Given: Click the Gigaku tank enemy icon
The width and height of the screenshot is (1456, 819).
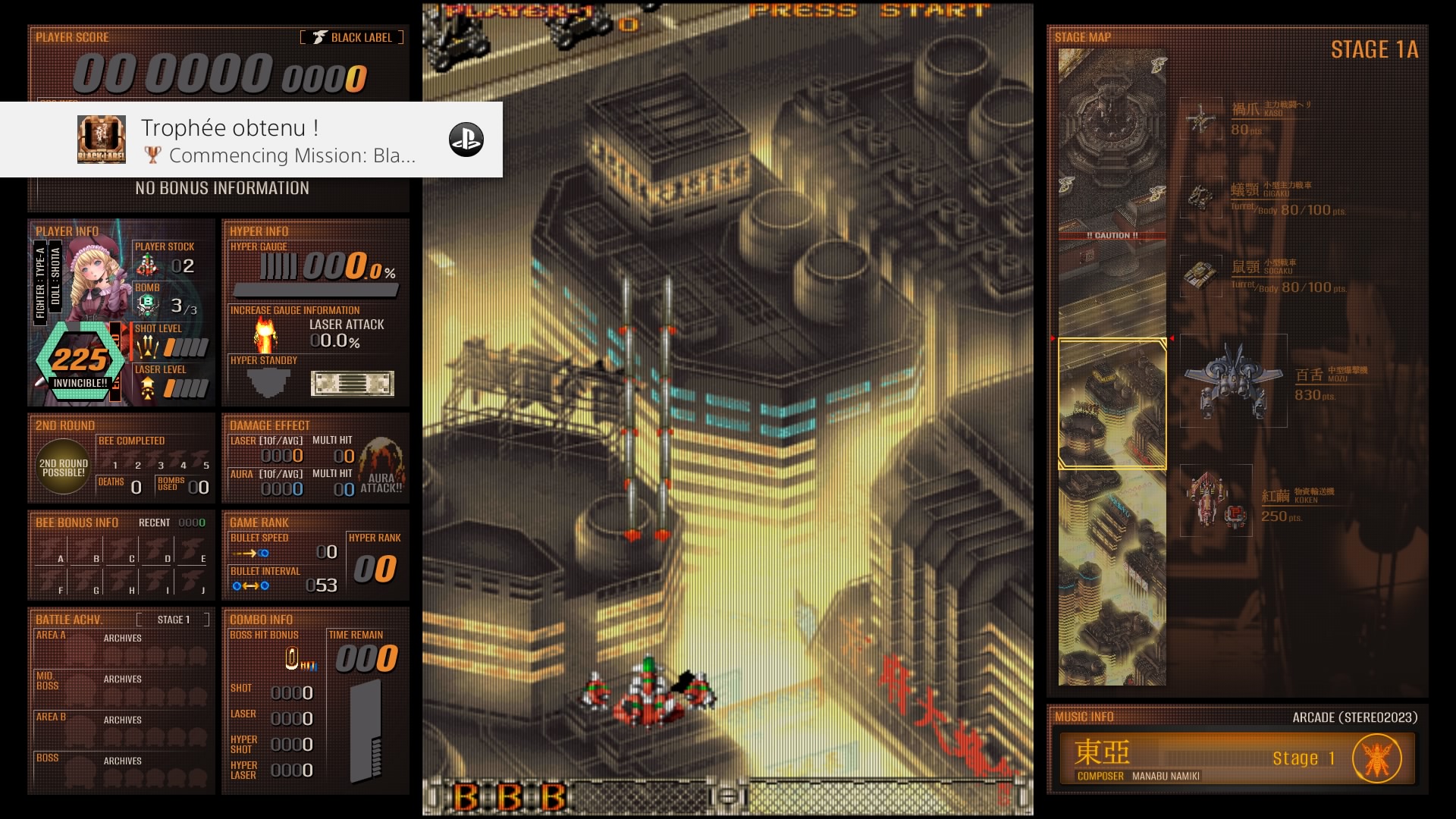Looking at the screenshot, I should click(1201, 197).
